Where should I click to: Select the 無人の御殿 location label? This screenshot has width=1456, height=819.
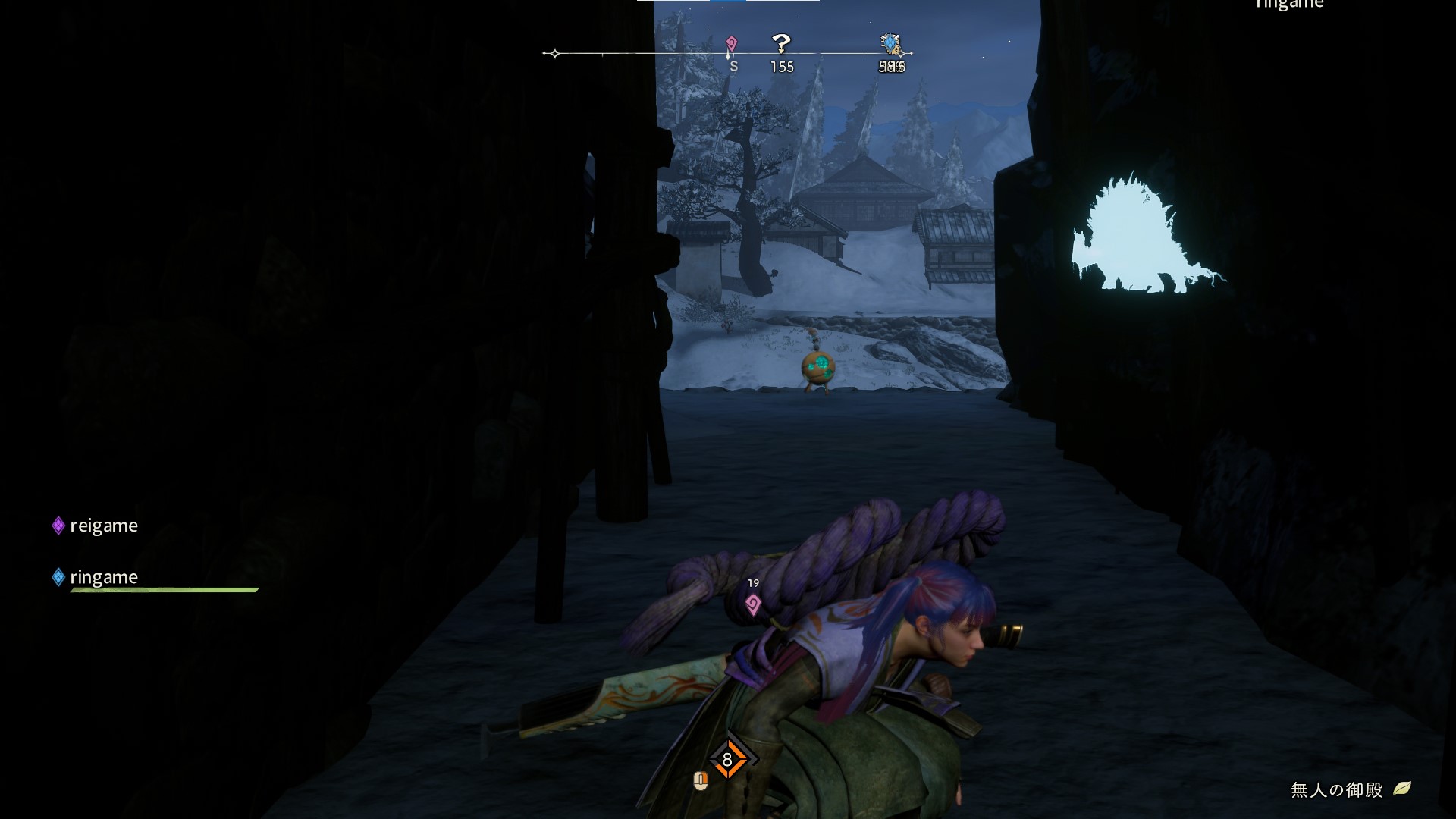1336,790
